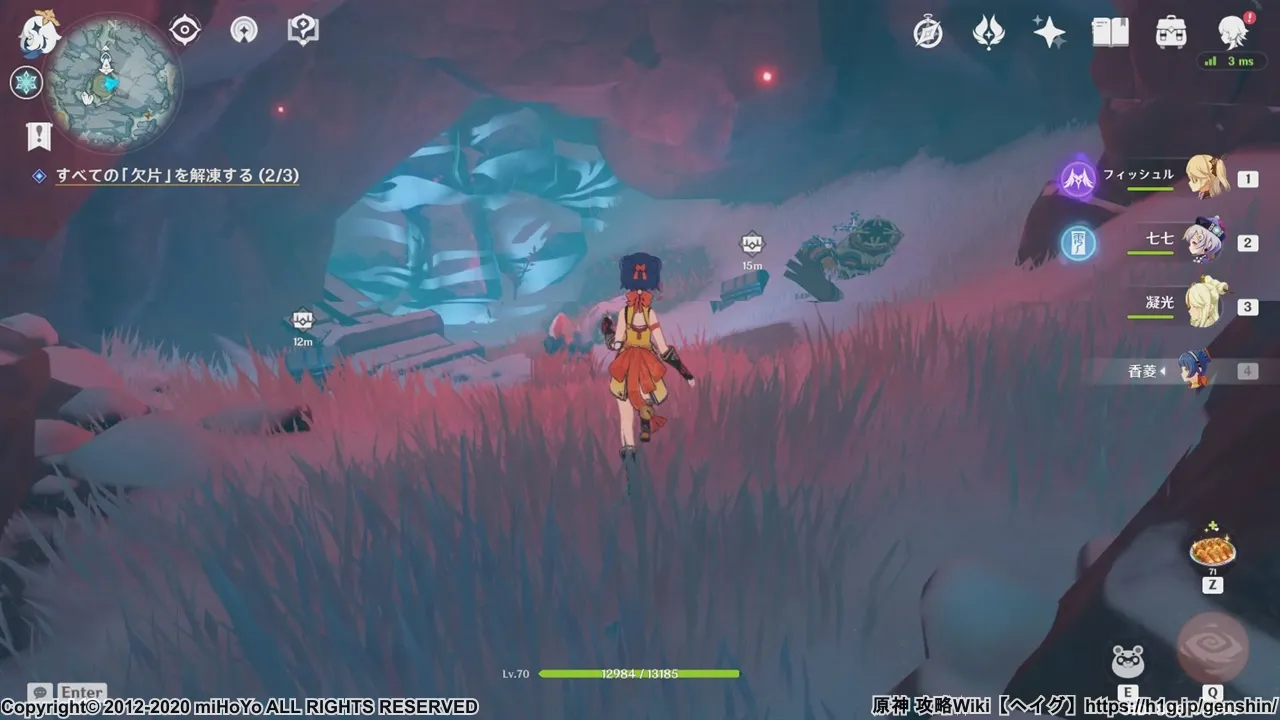The height and width of the screenshot is (720, 1280).
Task: Activate Xiangling's elemental burst
Action: [x=1213, y=647]
